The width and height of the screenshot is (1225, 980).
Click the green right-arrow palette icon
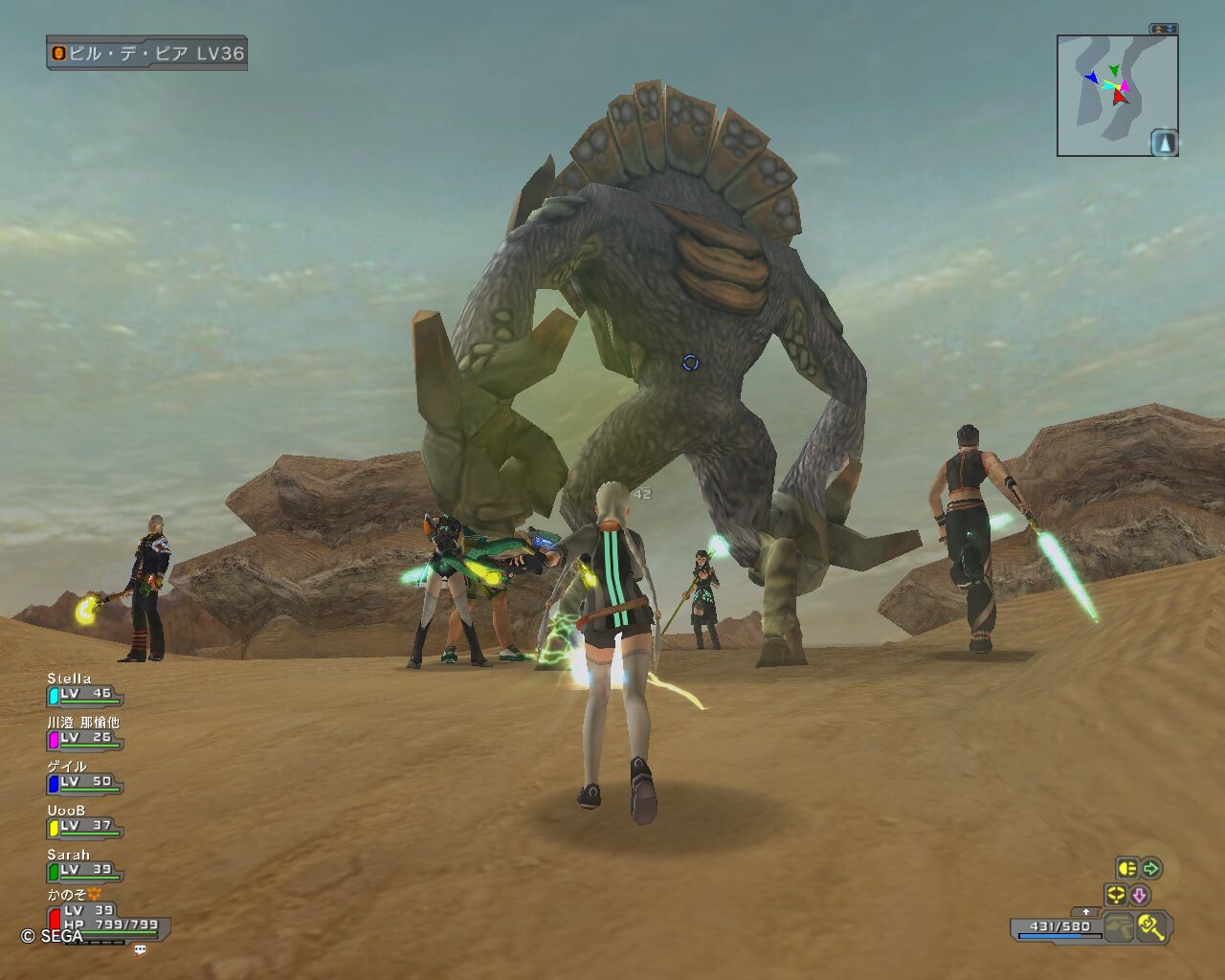pyautogui.click(x=1151, y=868)
